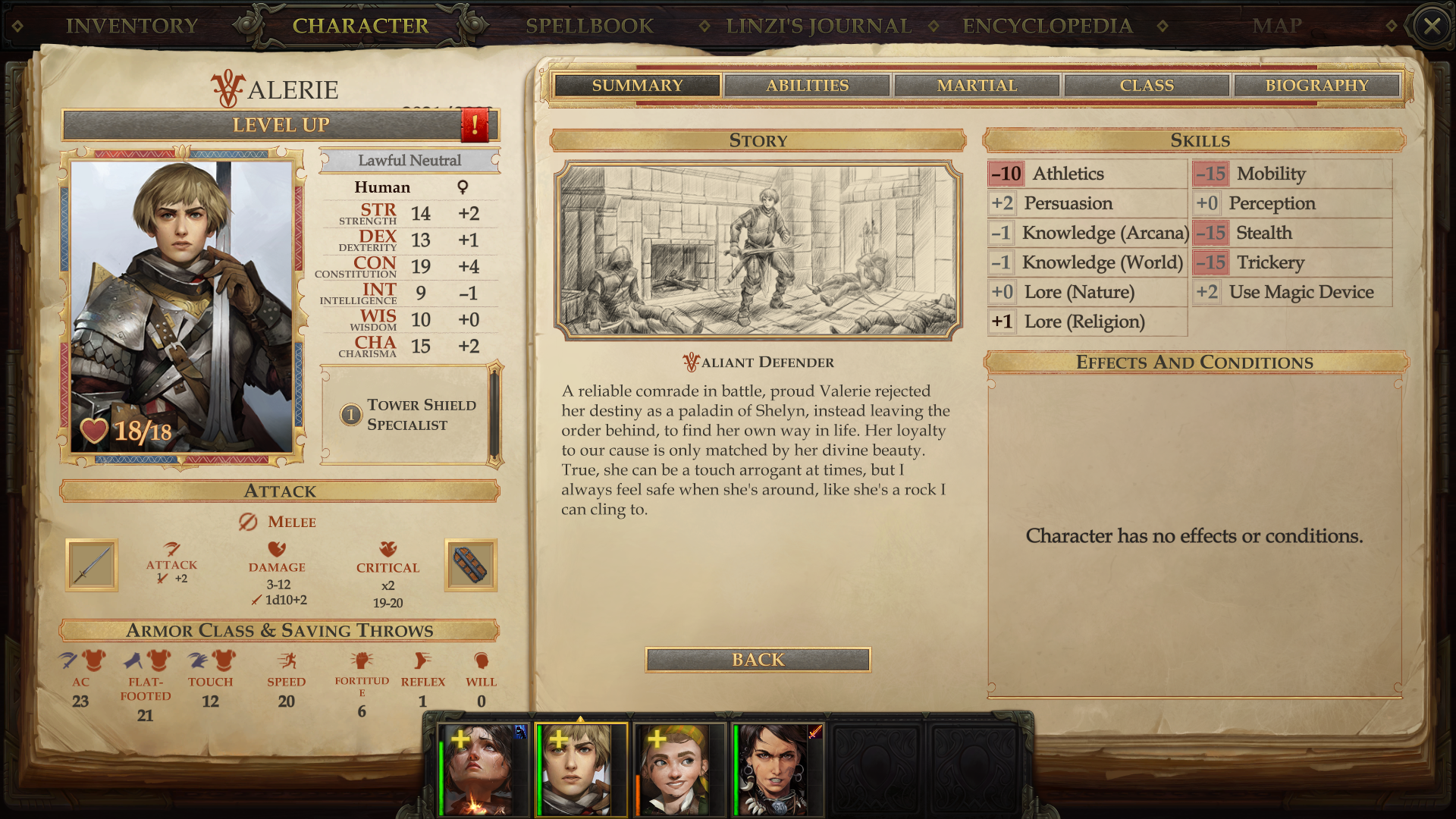Image resolution: width=1456 pixels, height=819 pixels.
Task: Open the Inventory screen
Action: tap(132, 26)
